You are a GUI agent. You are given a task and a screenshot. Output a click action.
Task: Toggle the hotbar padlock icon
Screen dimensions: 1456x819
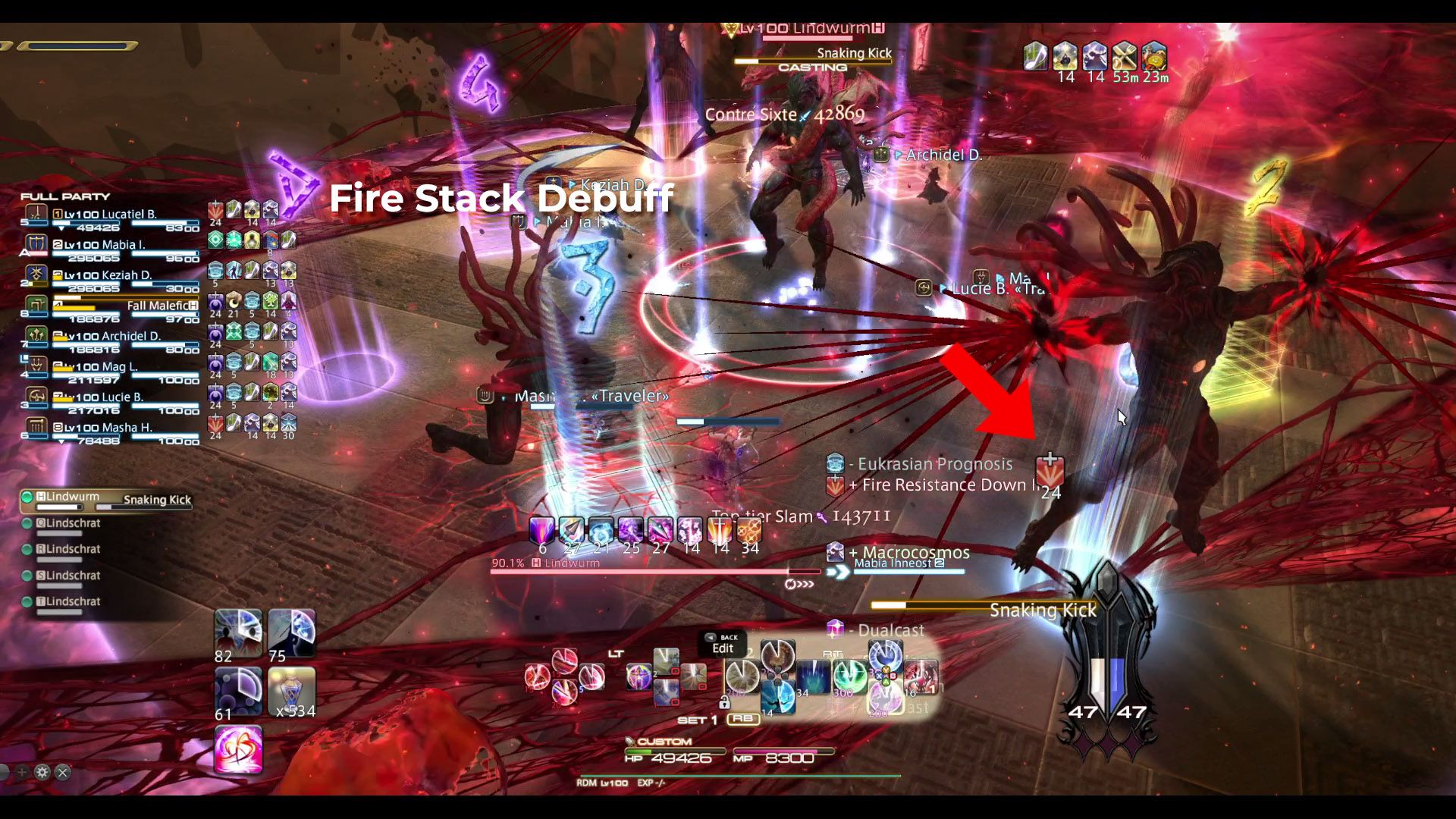pyautogui.click(x=724, y=702)
